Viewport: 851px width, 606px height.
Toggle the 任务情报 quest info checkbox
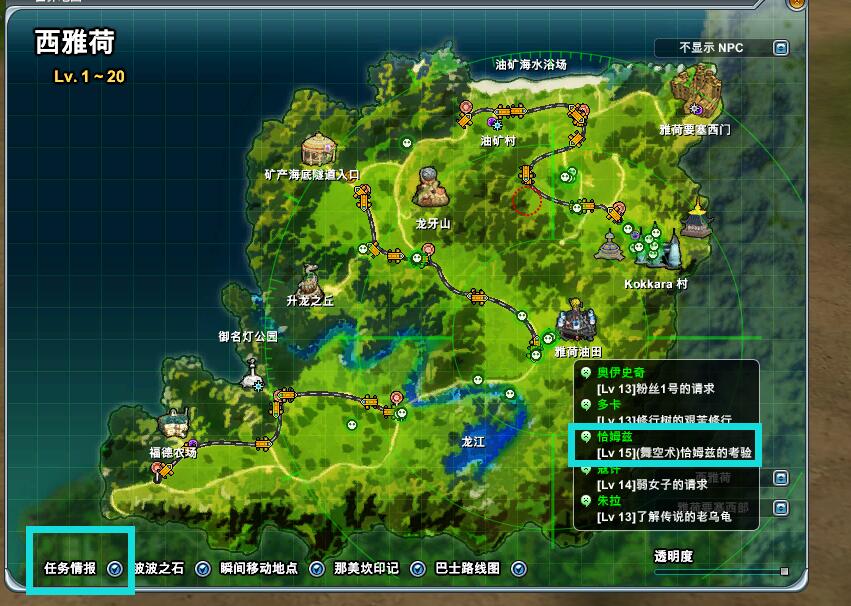tap(115, 569)
